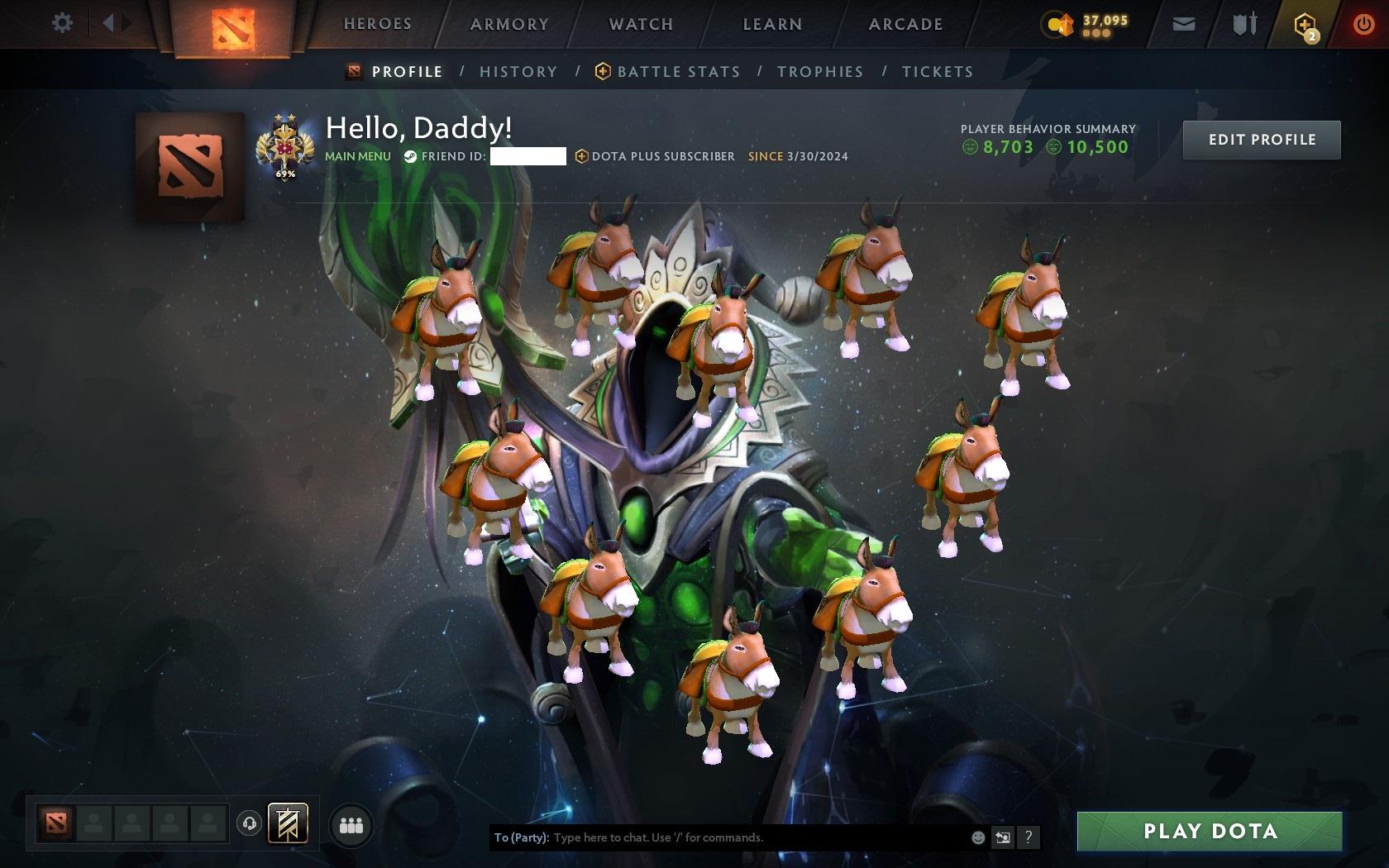Click the party chat input field
Viewport: 1389px width, 868px height.
tap(744, 837)
